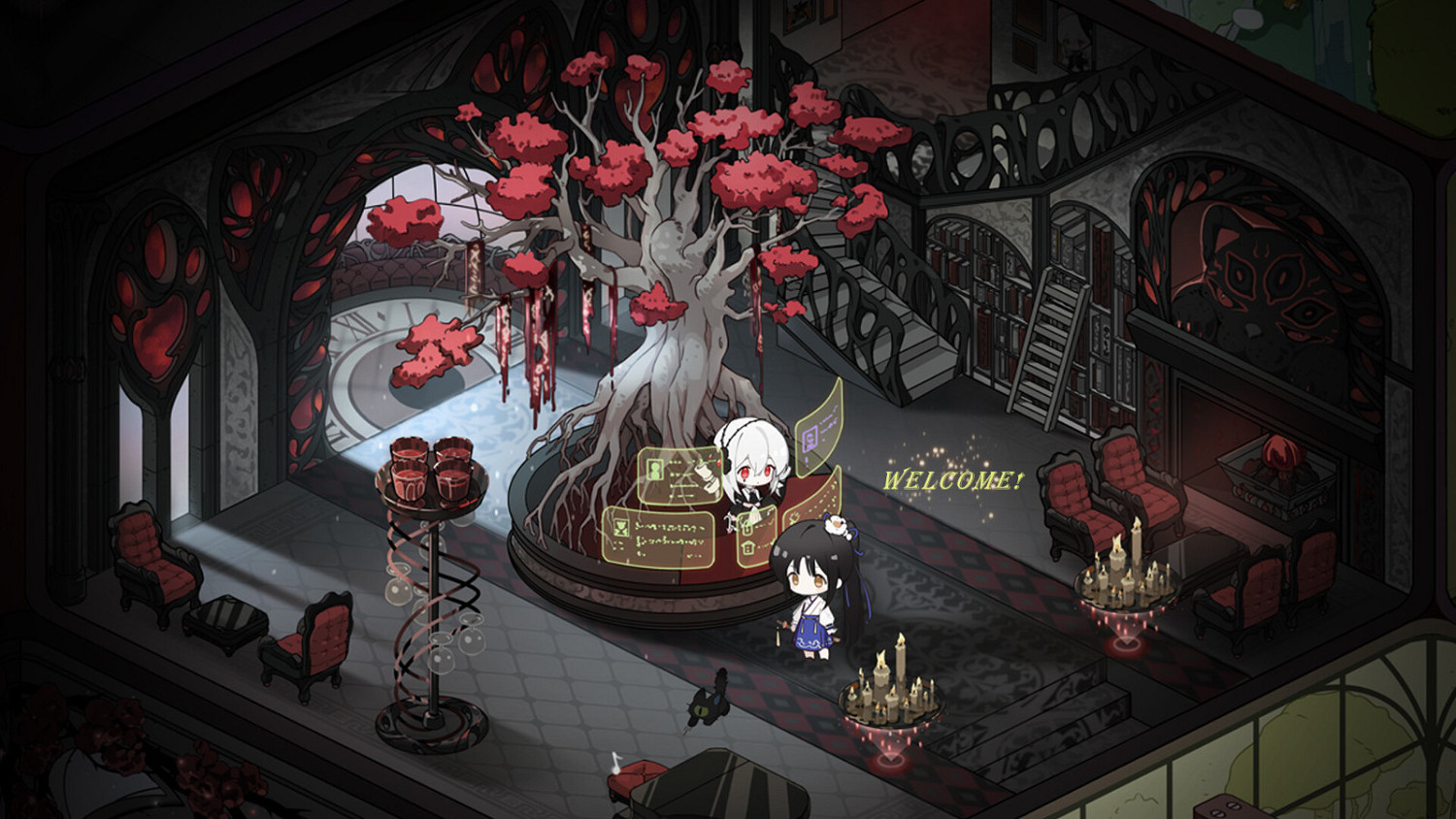Select the profile icon on the green panel
This screenshot has width=1456, height=819.
(654, 468)
